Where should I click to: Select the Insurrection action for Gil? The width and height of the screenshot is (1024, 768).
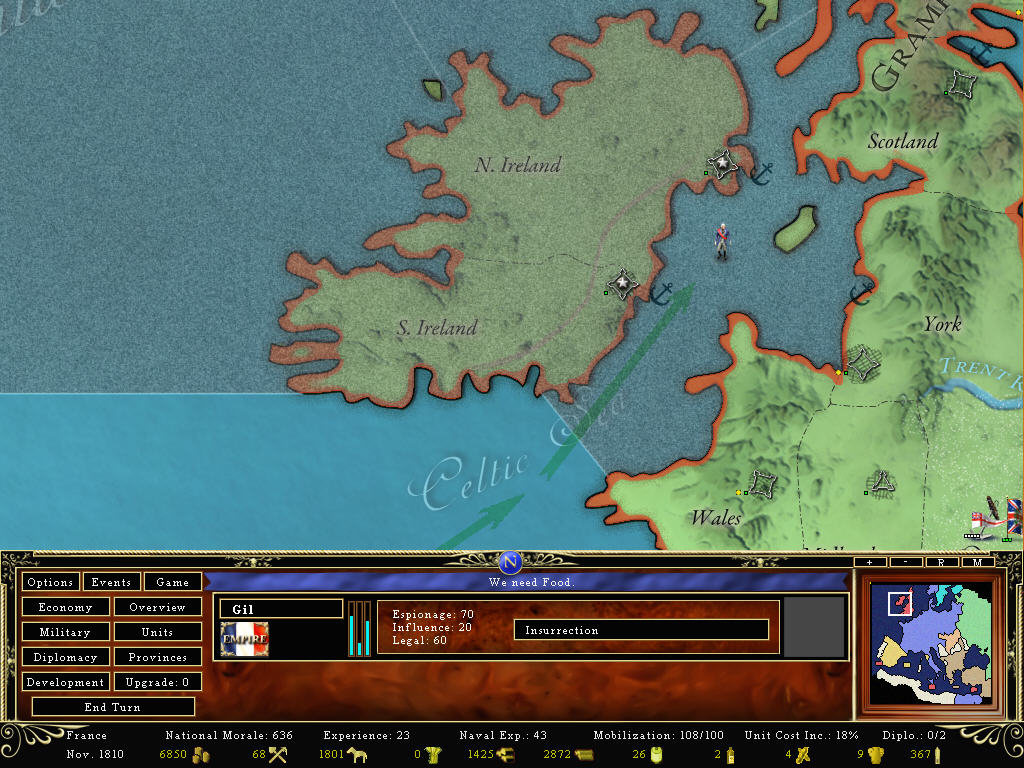[x=641, y=630]
